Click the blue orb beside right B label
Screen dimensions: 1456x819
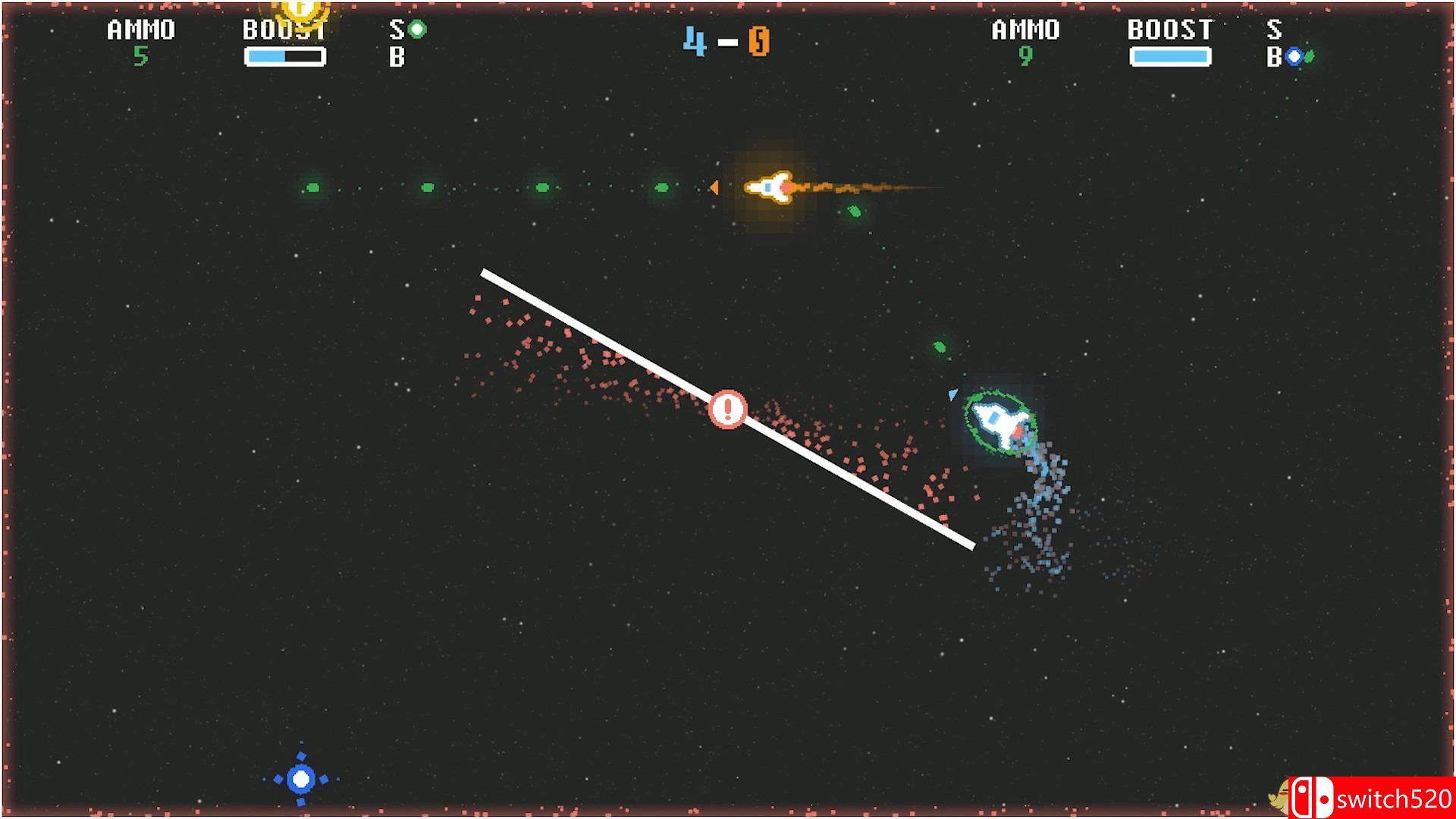pyautogui.click(x=1293, y=55)
